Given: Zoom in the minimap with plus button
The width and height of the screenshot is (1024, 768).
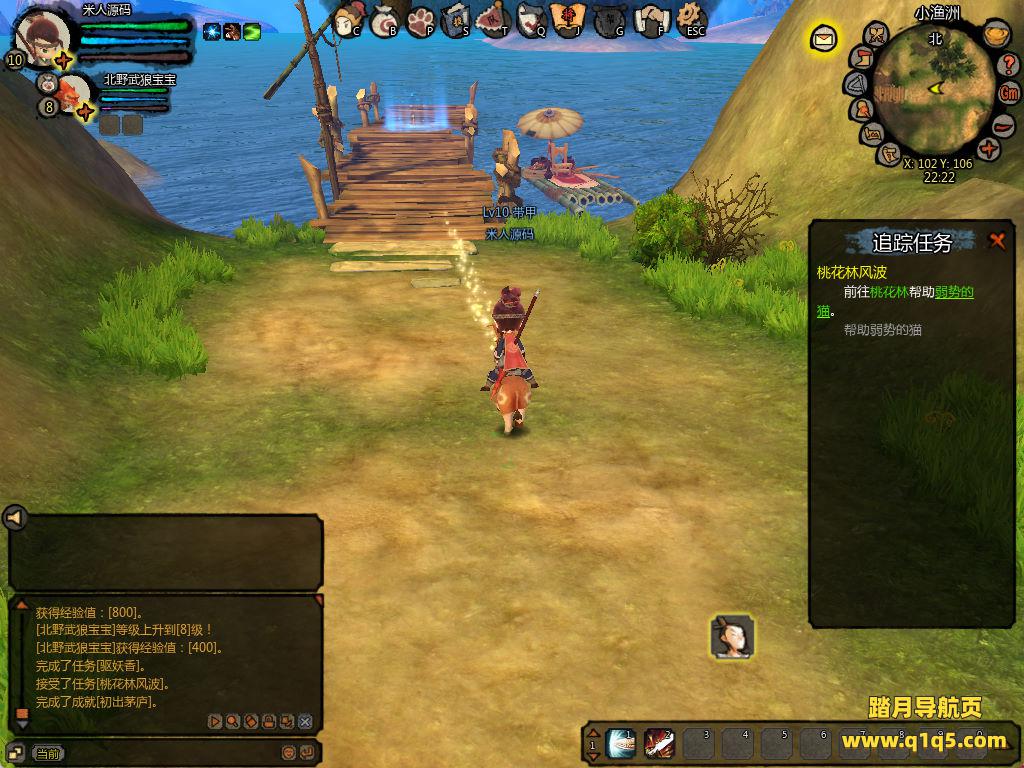Looking at the screenshot, I should (989, 150).
